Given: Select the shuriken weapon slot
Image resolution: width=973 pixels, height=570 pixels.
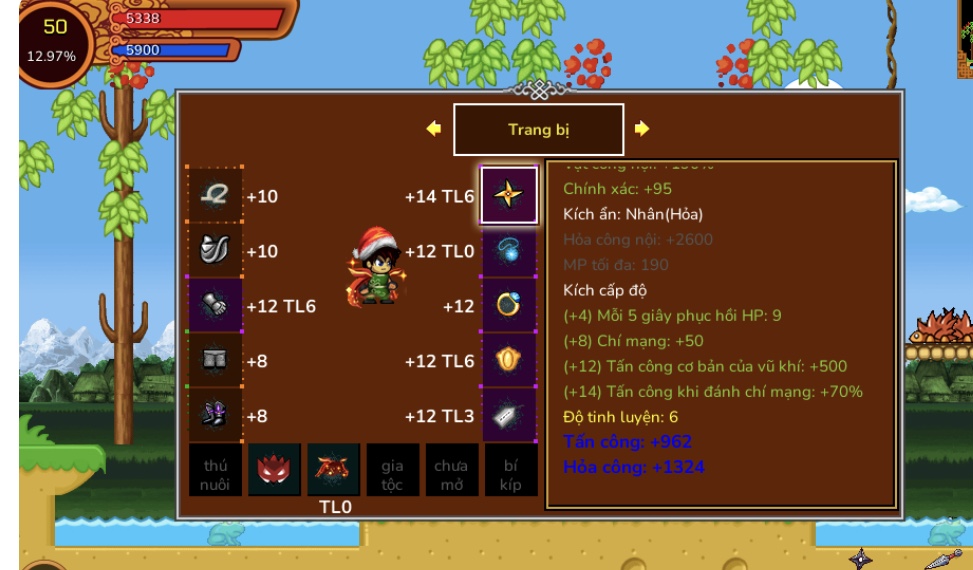Looking at the screenshot, I should click(509, 195).
